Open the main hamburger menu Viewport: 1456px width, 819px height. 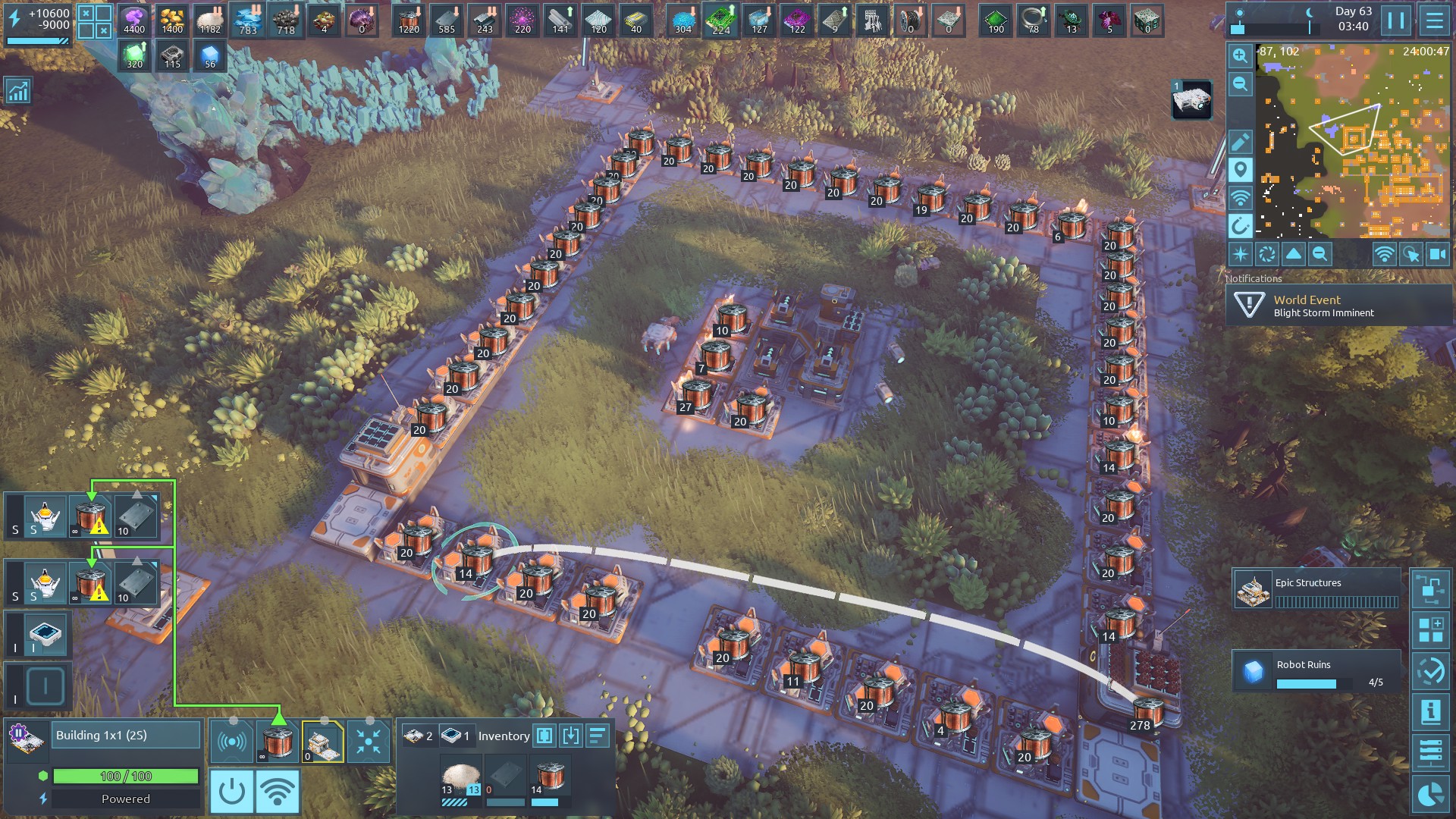(1434, 20)
